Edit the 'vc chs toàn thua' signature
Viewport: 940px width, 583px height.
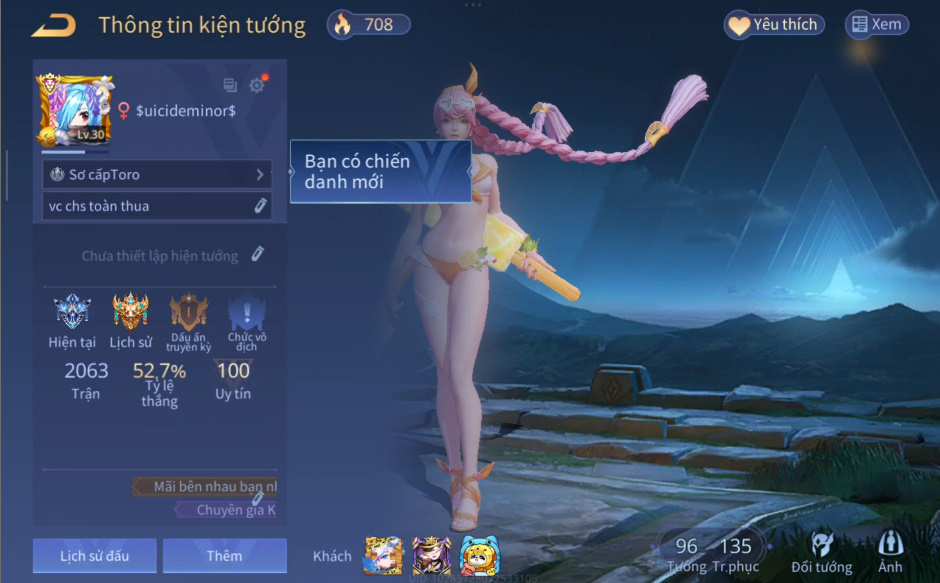pos(260,206)
